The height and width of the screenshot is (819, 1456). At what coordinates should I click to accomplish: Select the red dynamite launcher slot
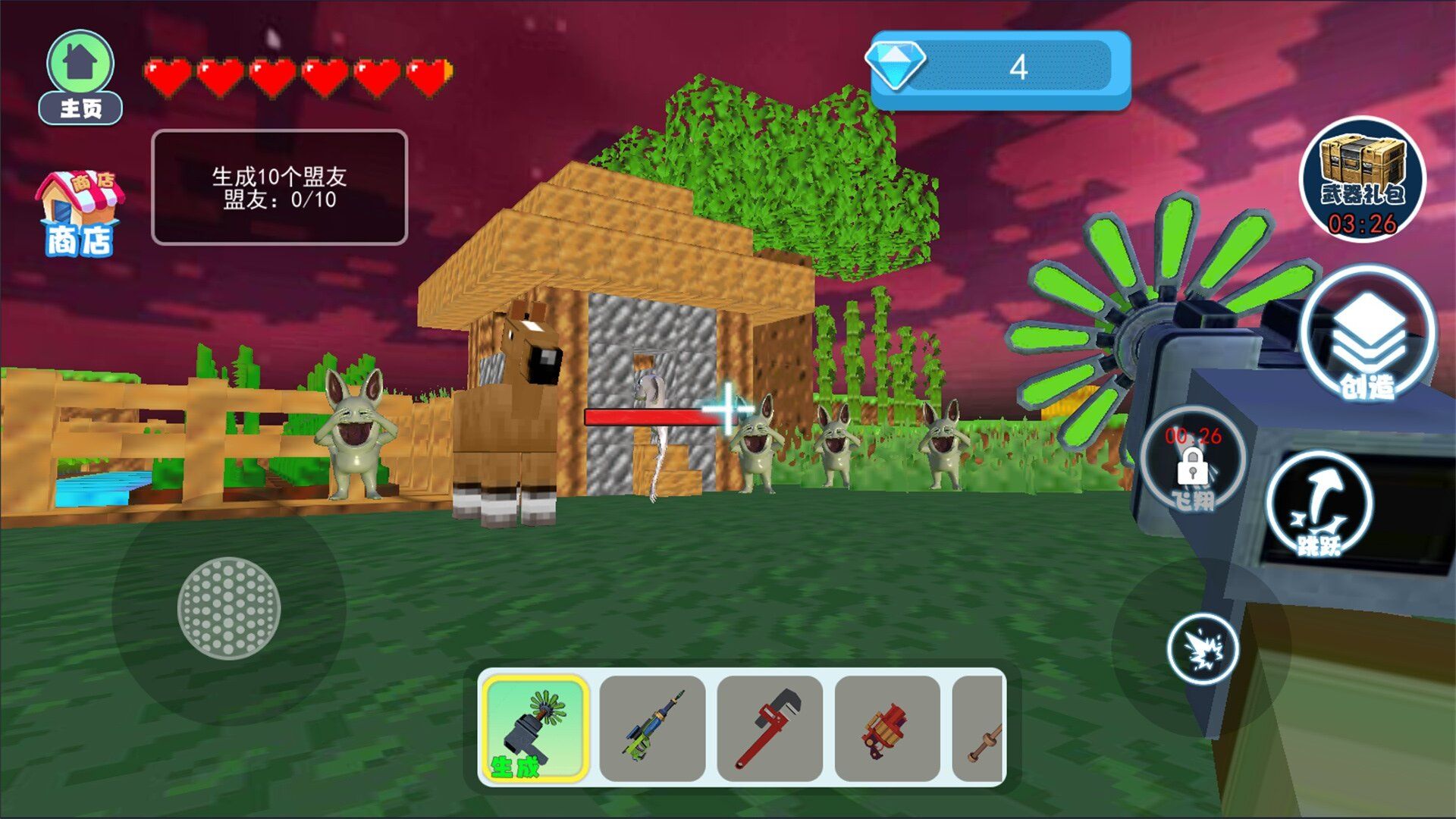pyautogui.click(x=887, y=728)
